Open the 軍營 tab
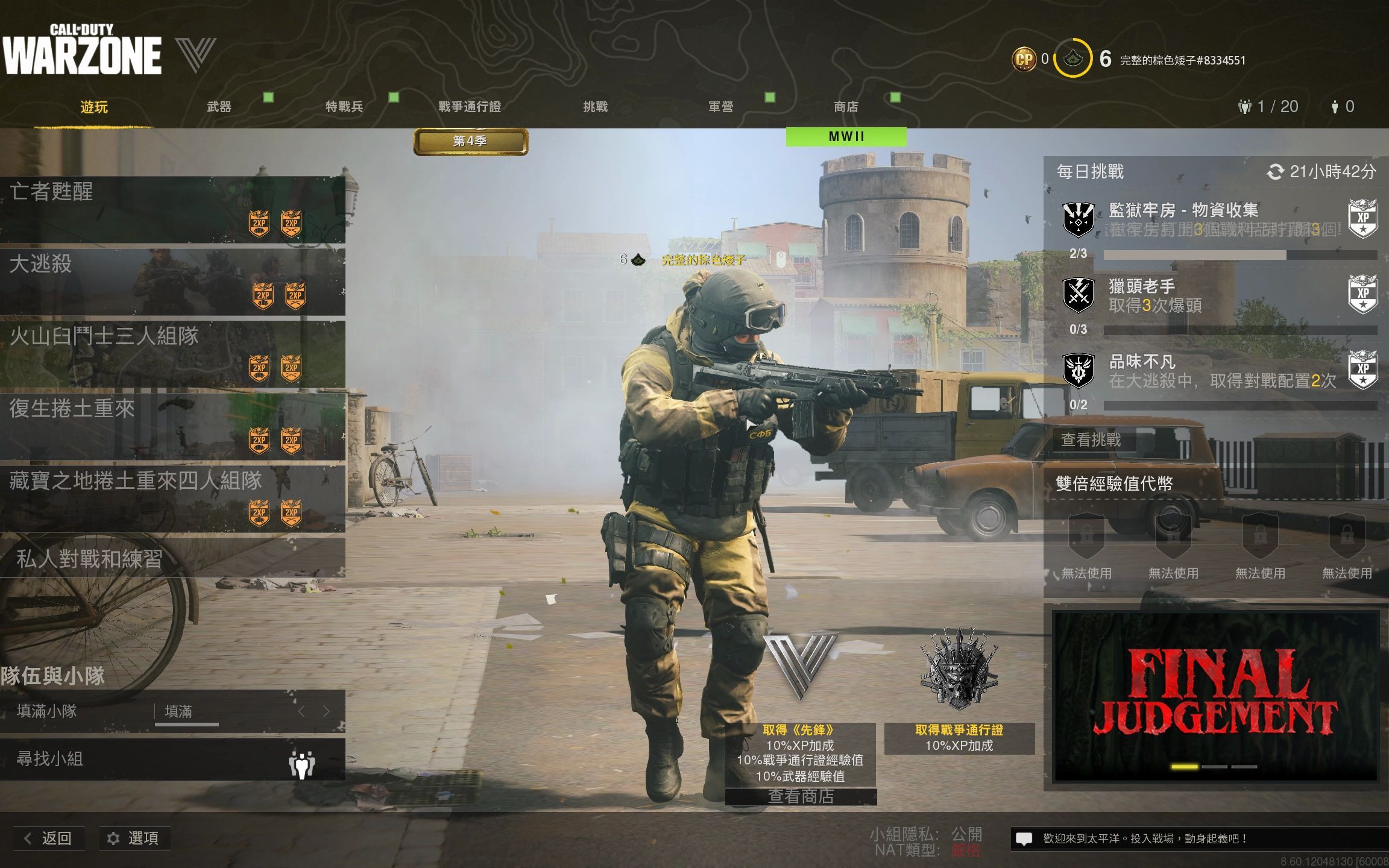 coord(720,107)
